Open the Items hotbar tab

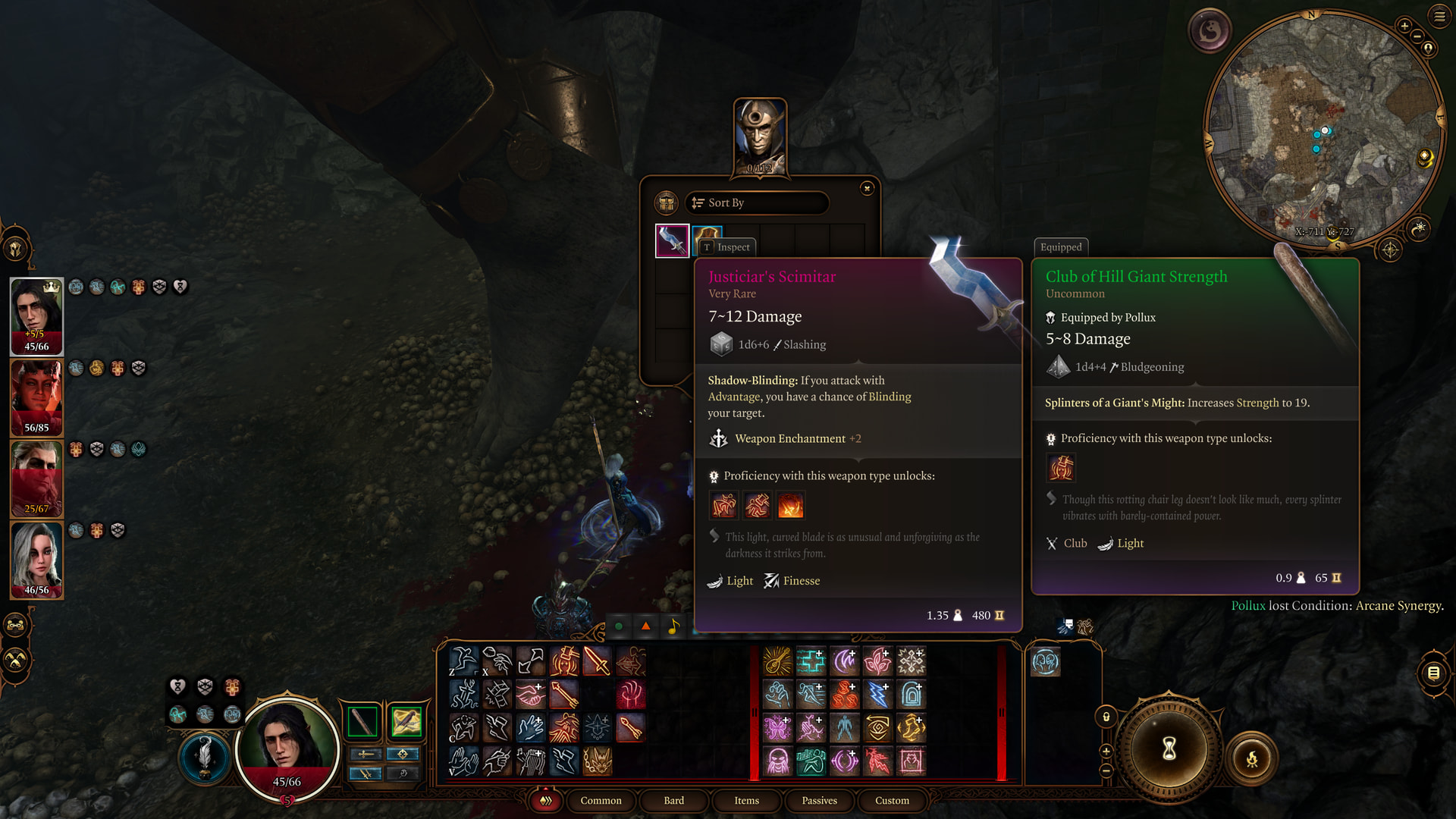pos(746,800)
